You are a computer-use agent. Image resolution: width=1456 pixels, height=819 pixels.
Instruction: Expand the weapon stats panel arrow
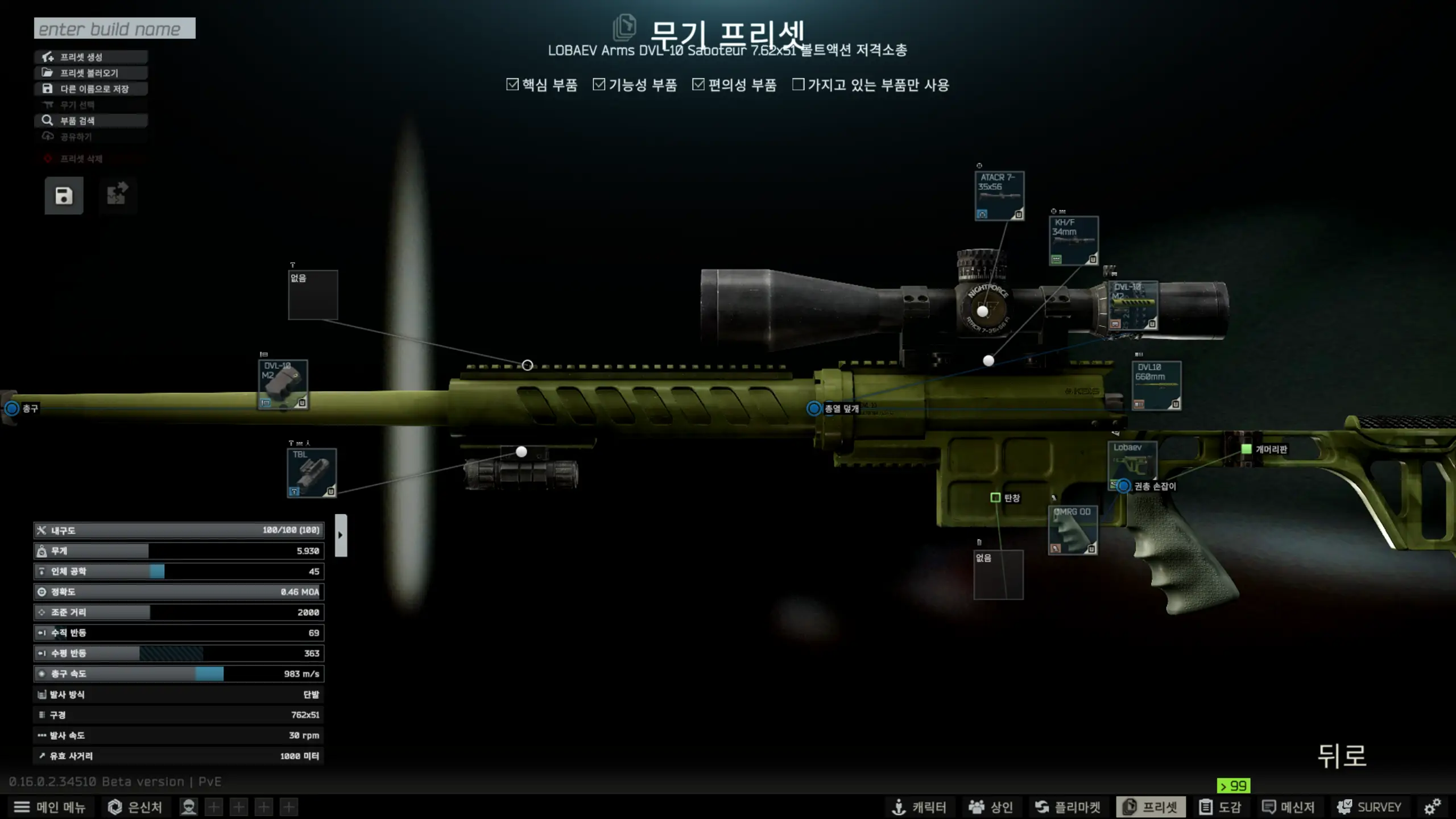tap(341, 535)
